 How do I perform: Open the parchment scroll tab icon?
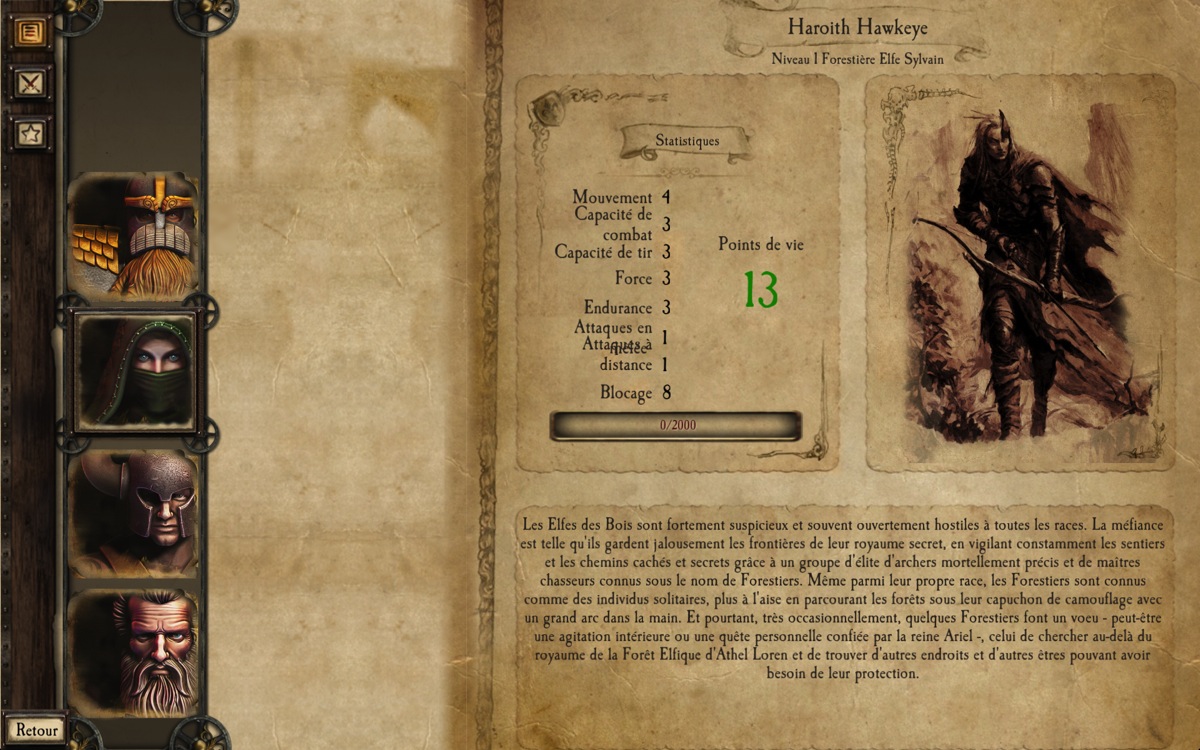(30, 32)
